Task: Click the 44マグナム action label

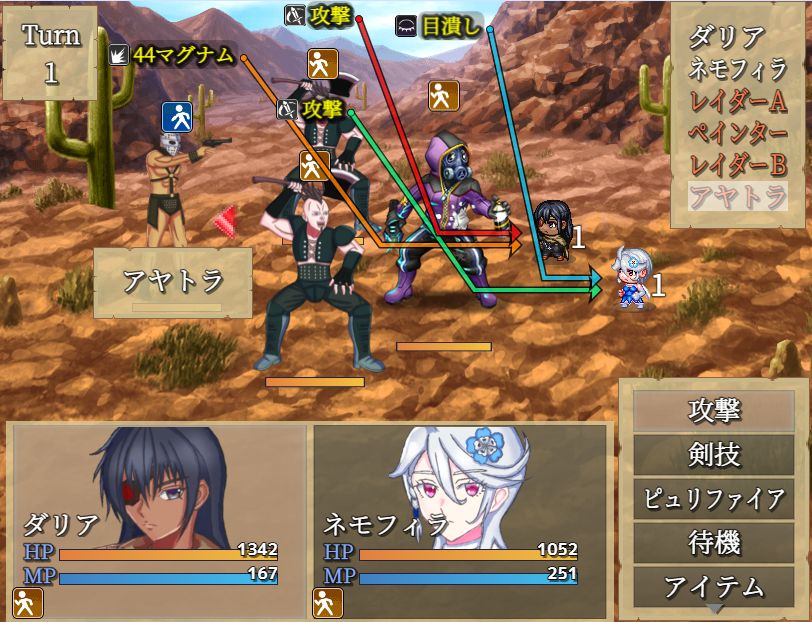Action: [x=184, y=56]
